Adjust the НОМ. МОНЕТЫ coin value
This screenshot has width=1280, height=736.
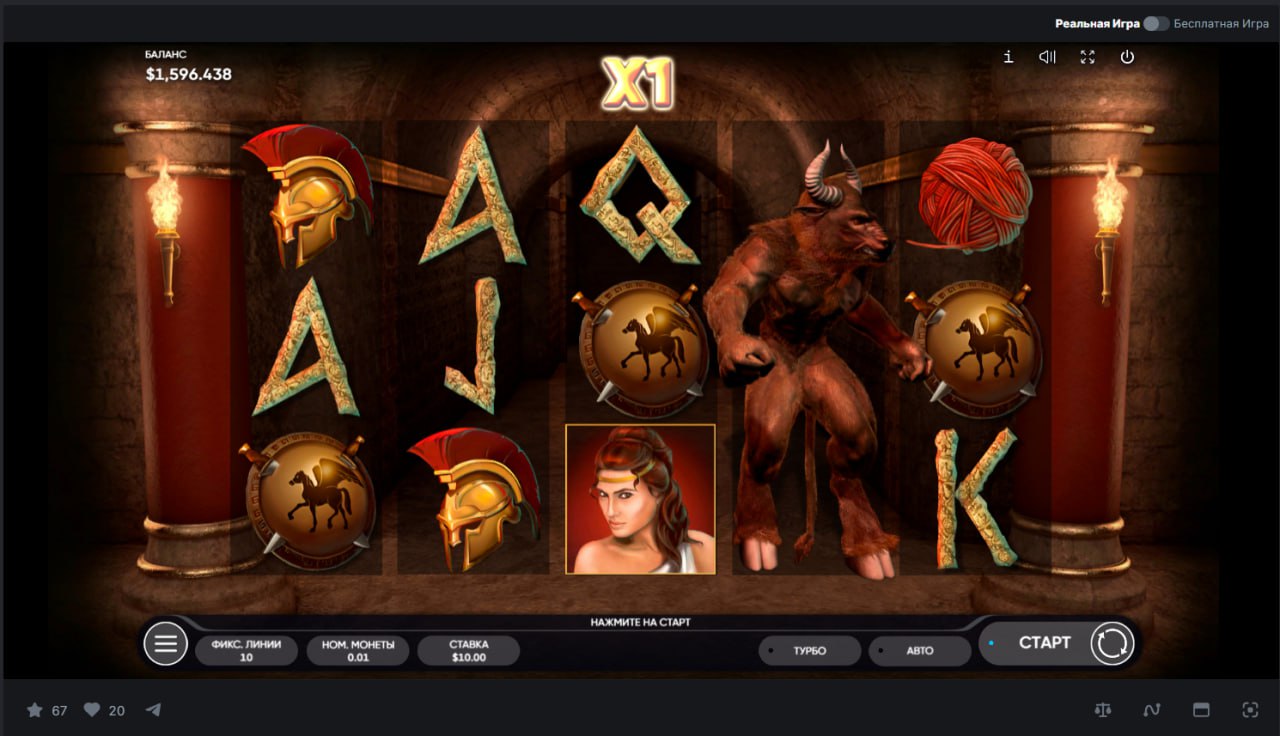point(358,651)
